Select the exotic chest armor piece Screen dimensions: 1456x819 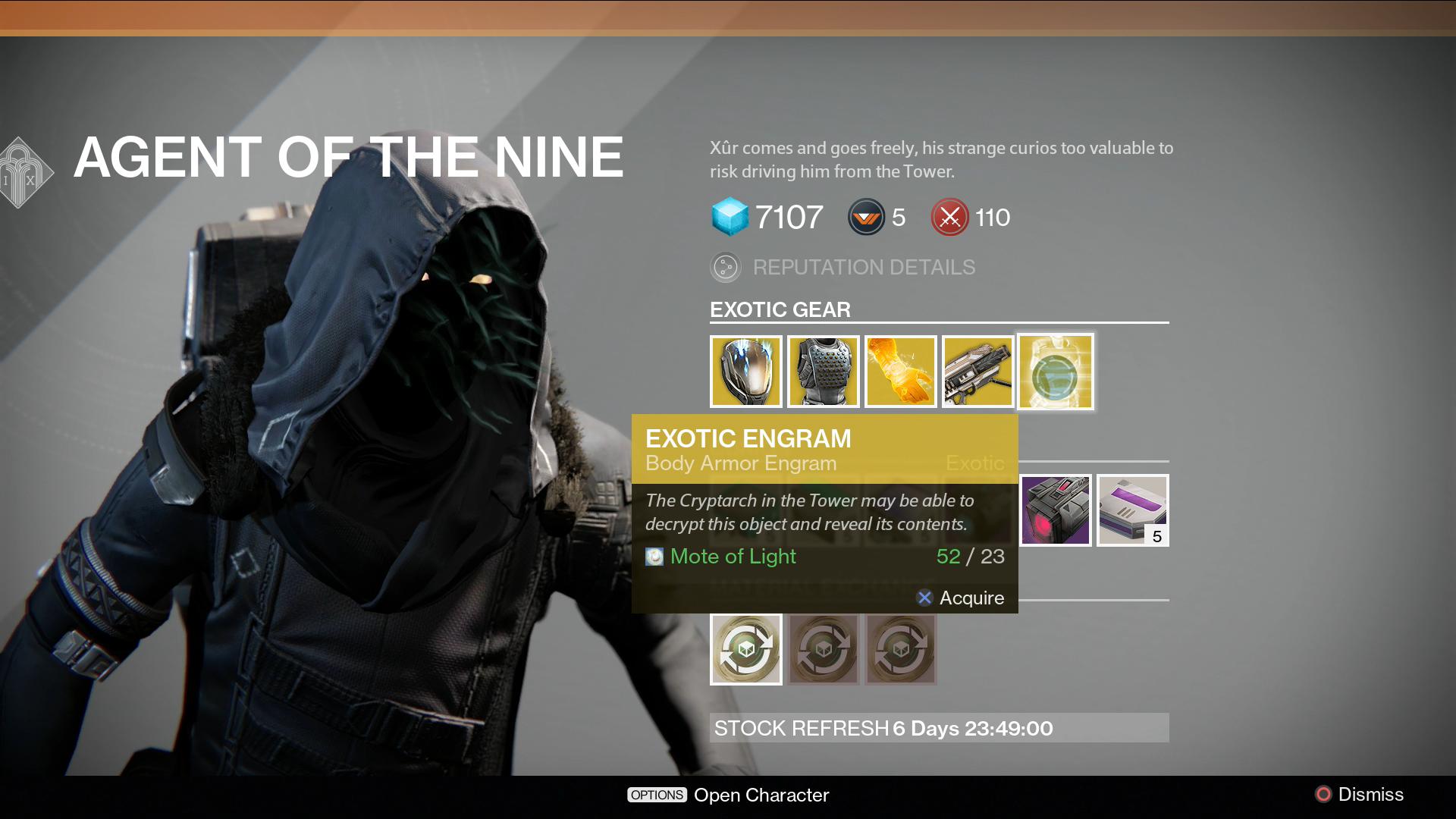point(824,372)
